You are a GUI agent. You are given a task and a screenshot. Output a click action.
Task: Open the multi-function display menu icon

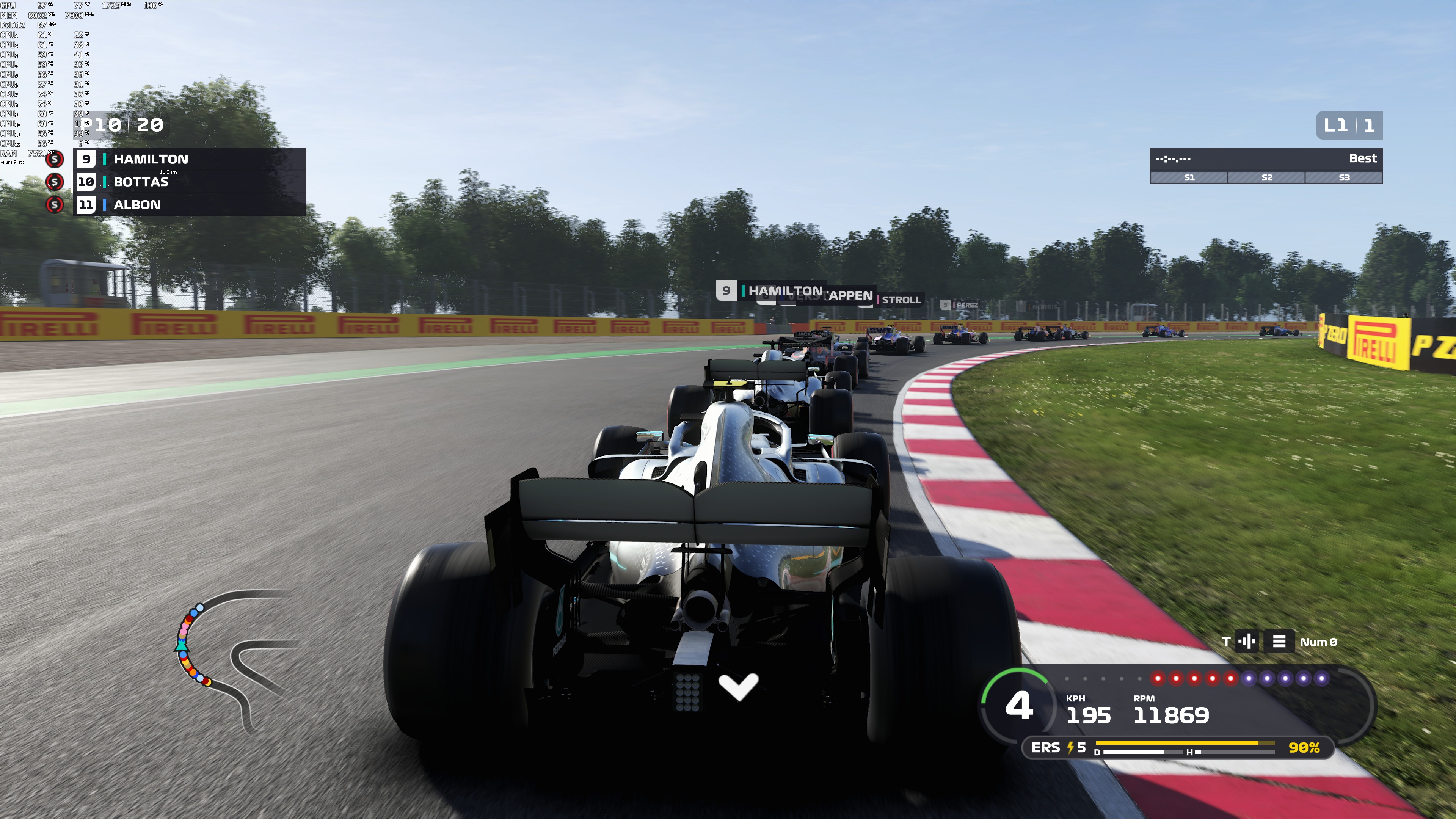(1279, 642)
